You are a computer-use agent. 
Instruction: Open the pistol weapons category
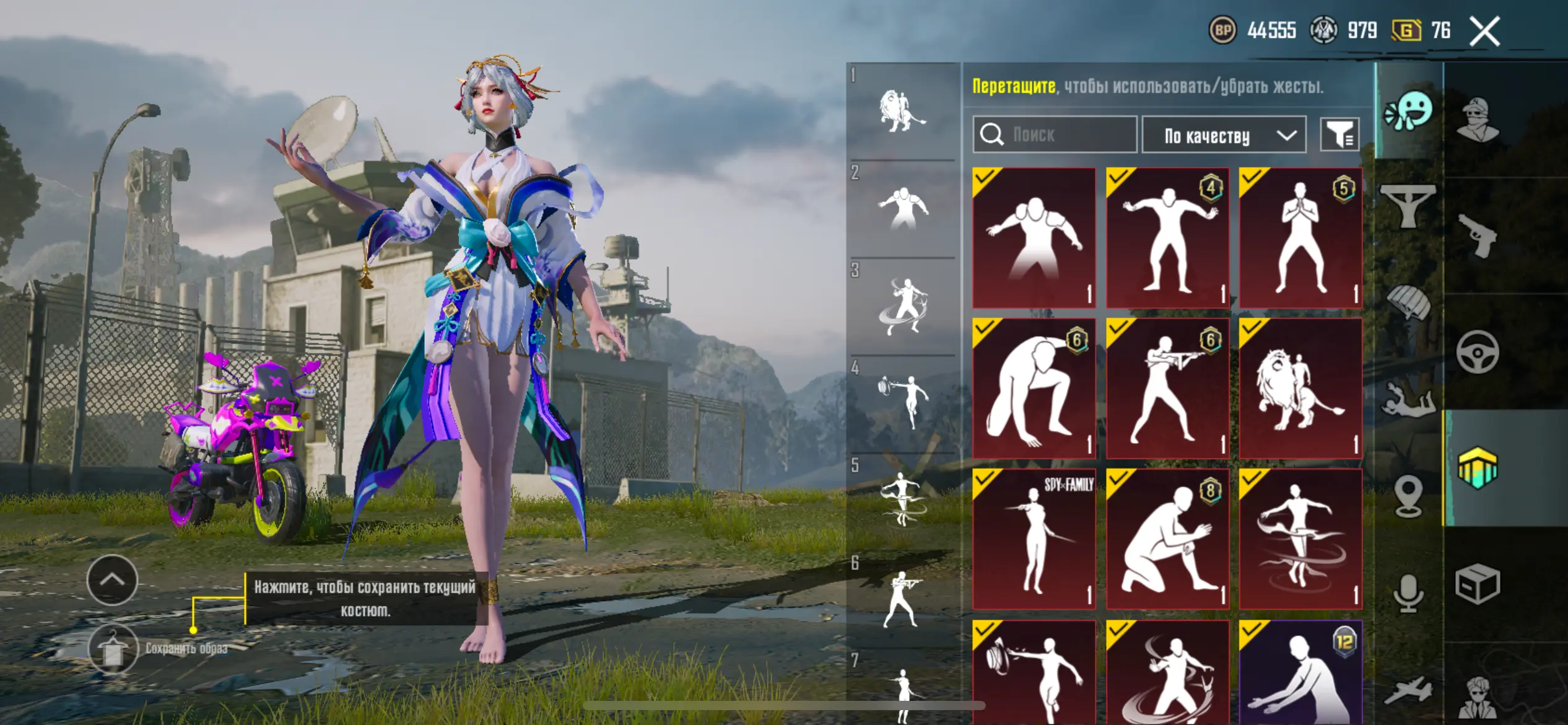(1478, 235)
